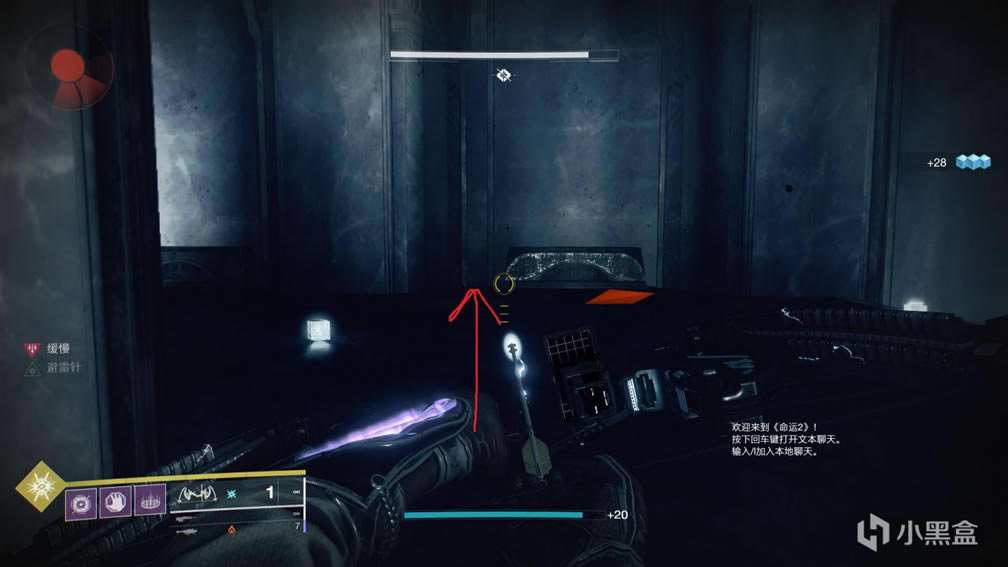Click the red 缓慢 debuff icon
This screenshot has width=1008, height=567.
click(31, 349)
